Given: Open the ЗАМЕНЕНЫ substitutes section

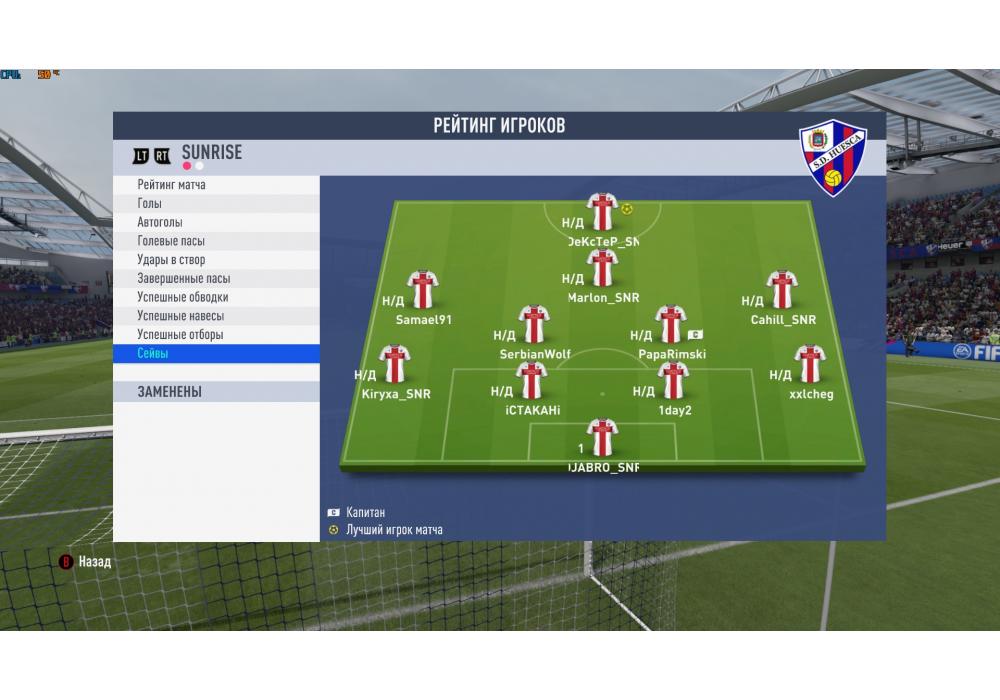Looking at the screenshot, I should (170, 392).
